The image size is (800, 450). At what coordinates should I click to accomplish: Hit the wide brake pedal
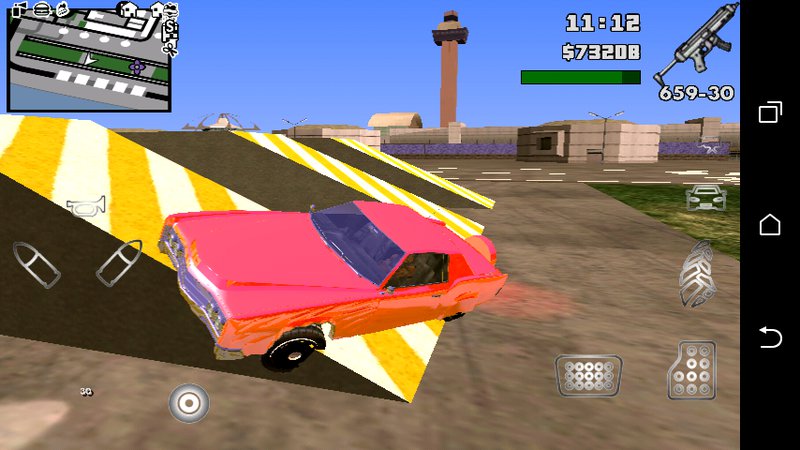[589, 376]
